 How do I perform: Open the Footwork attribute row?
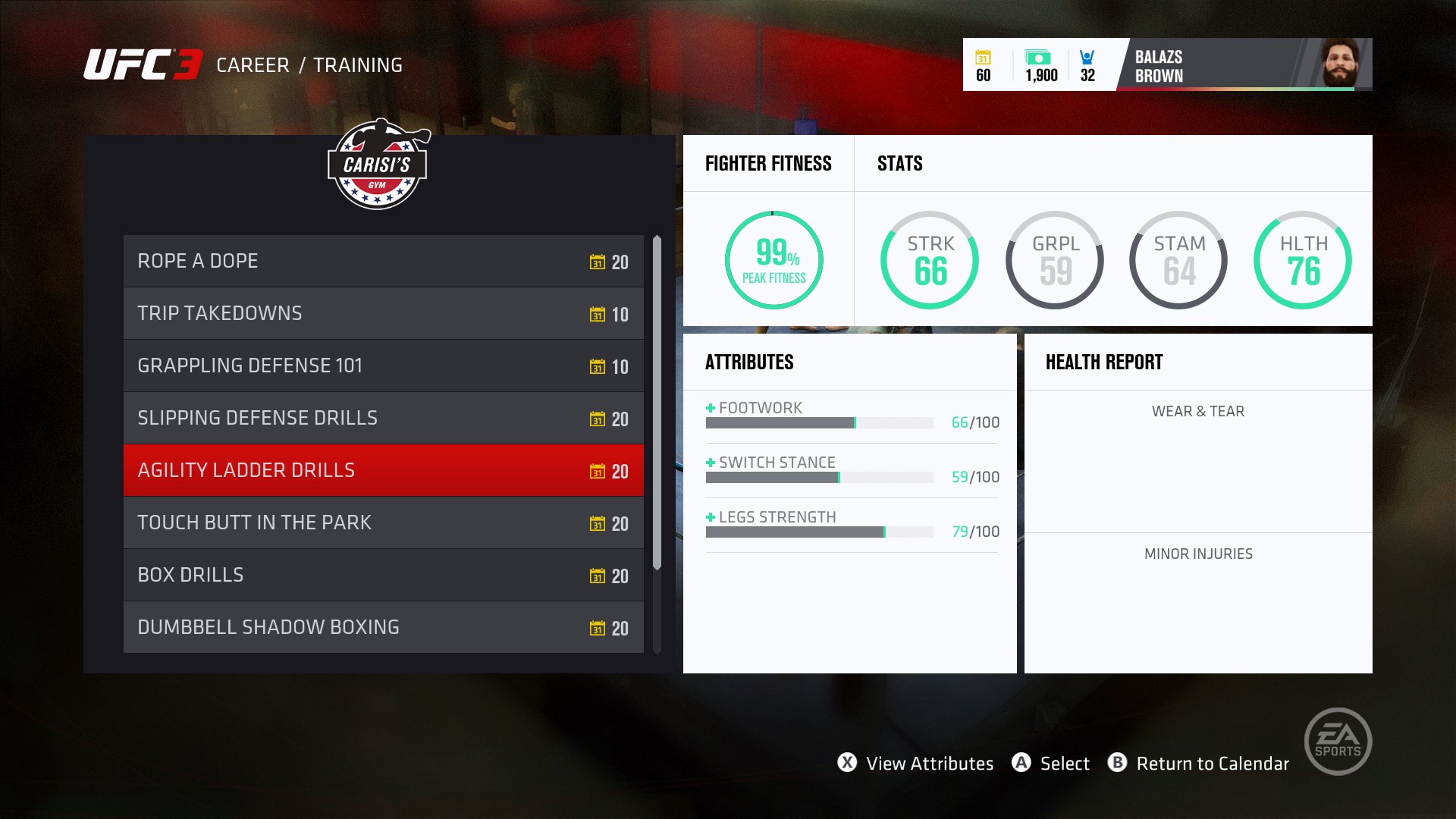click(852, 416)
